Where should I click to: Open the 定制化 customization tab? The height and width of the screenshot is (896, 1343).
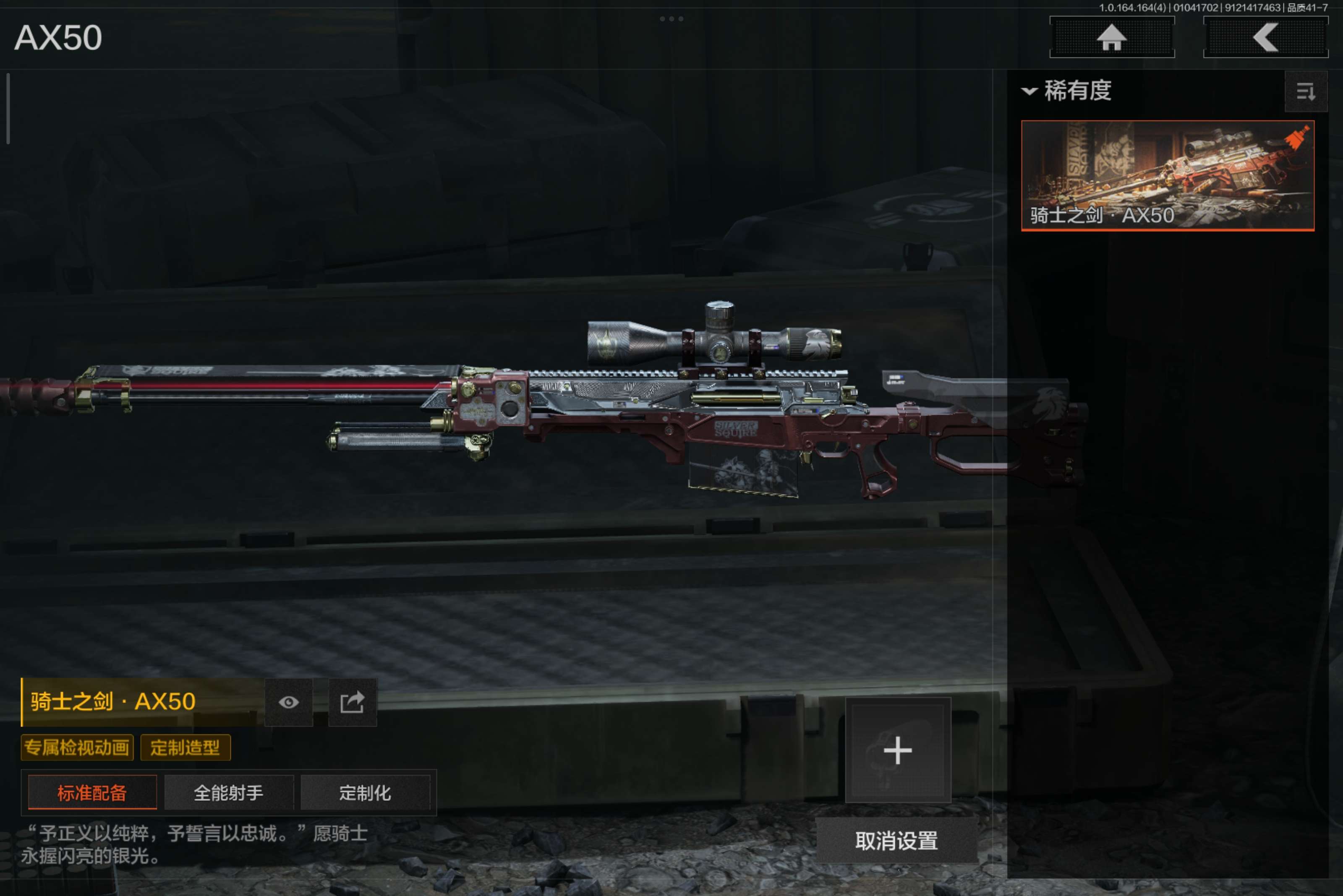point(365,792)
